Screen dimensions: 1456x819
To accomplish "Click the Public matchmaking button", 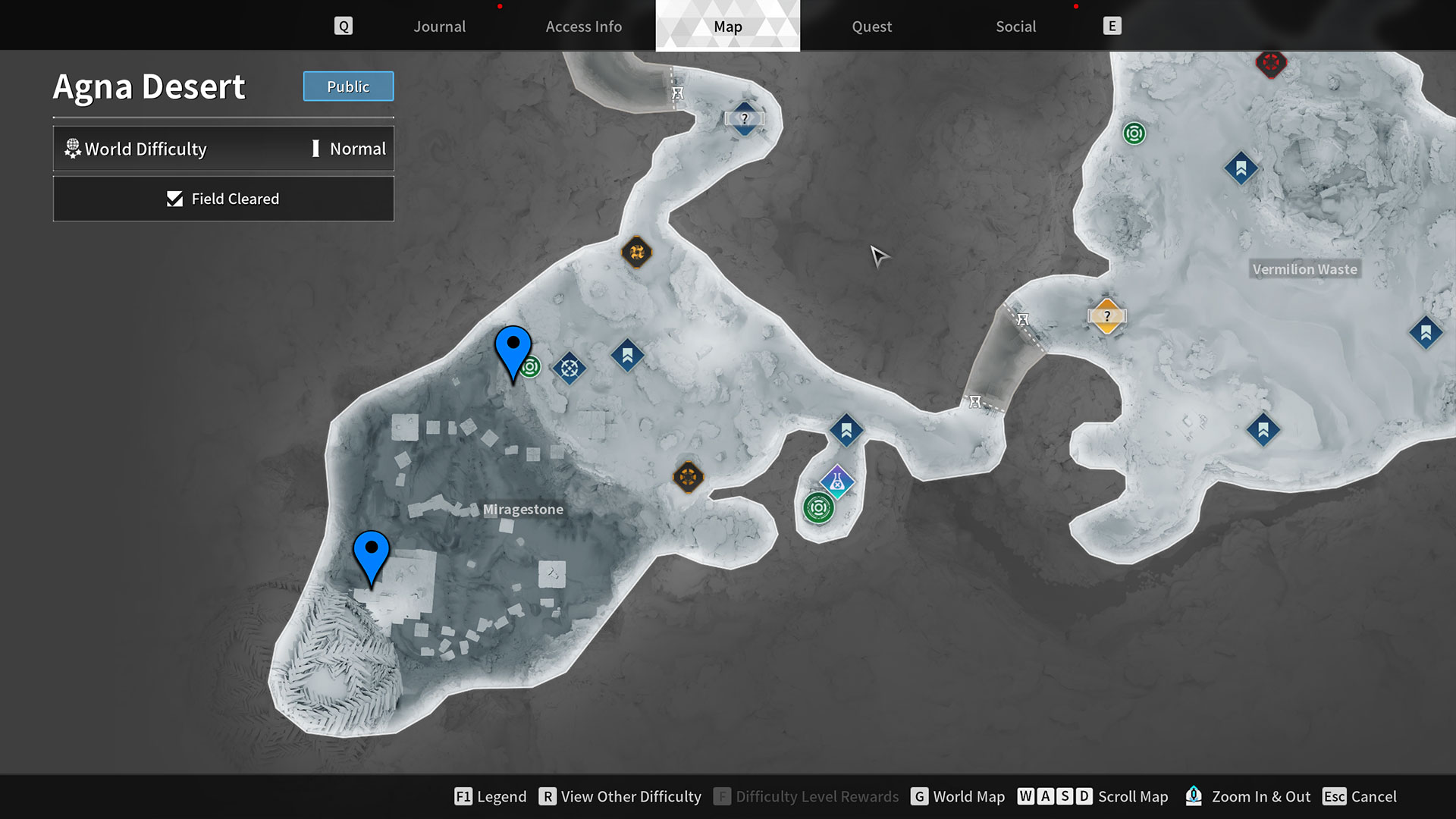I will pyautogui.click(x=348, y=86).
